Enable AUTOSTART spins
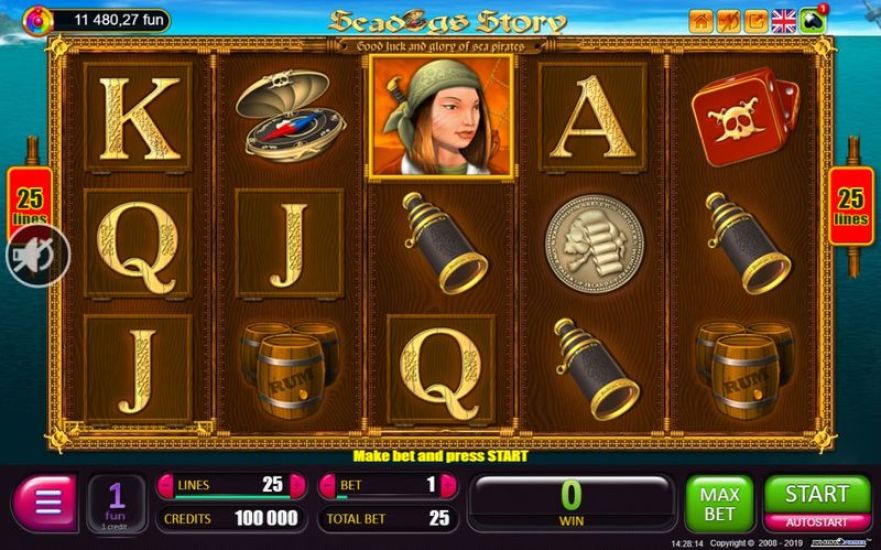 coord(816,522)
